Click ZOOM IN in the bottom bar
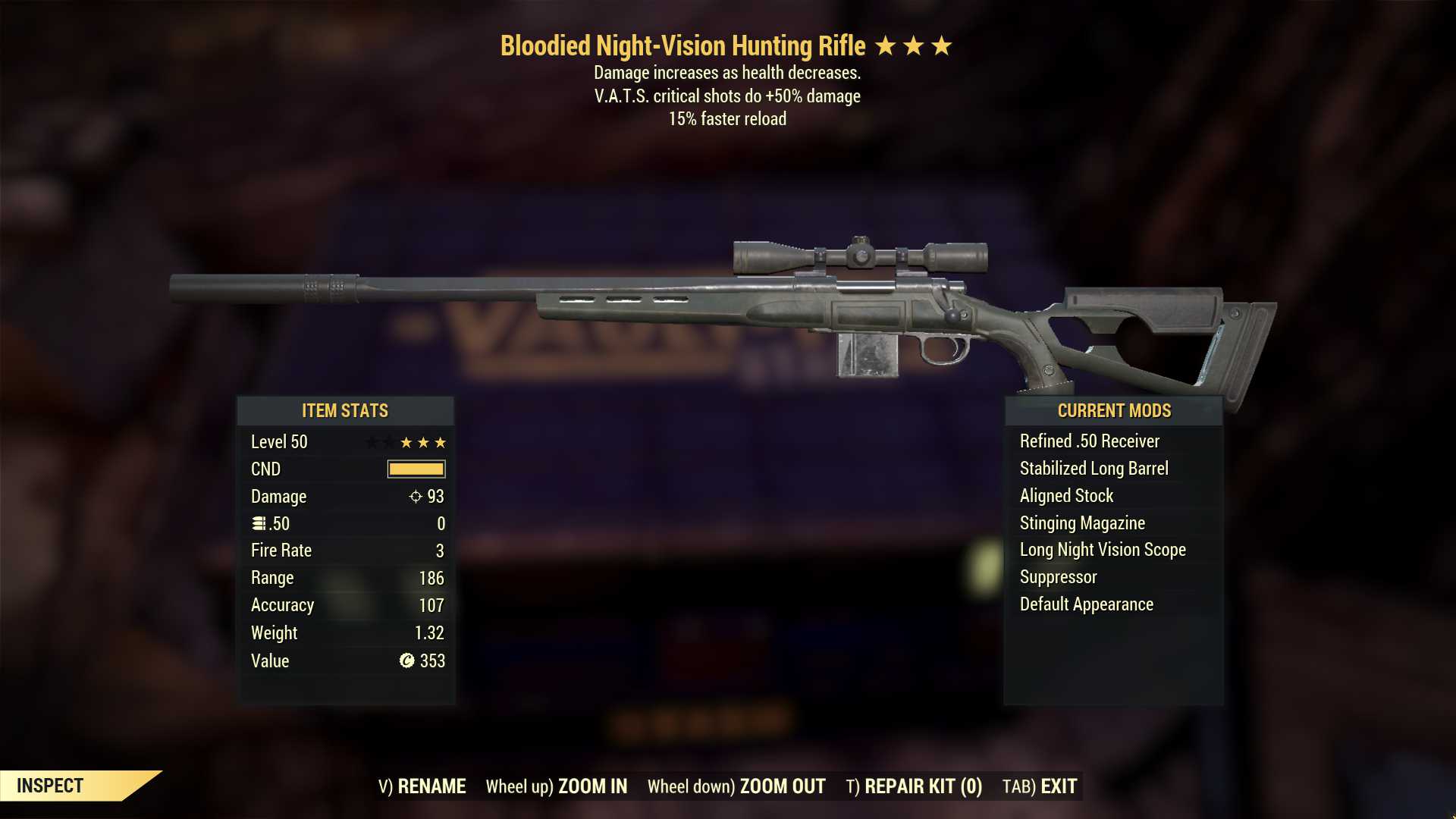1456x819 pixels. tap(557, 786)
